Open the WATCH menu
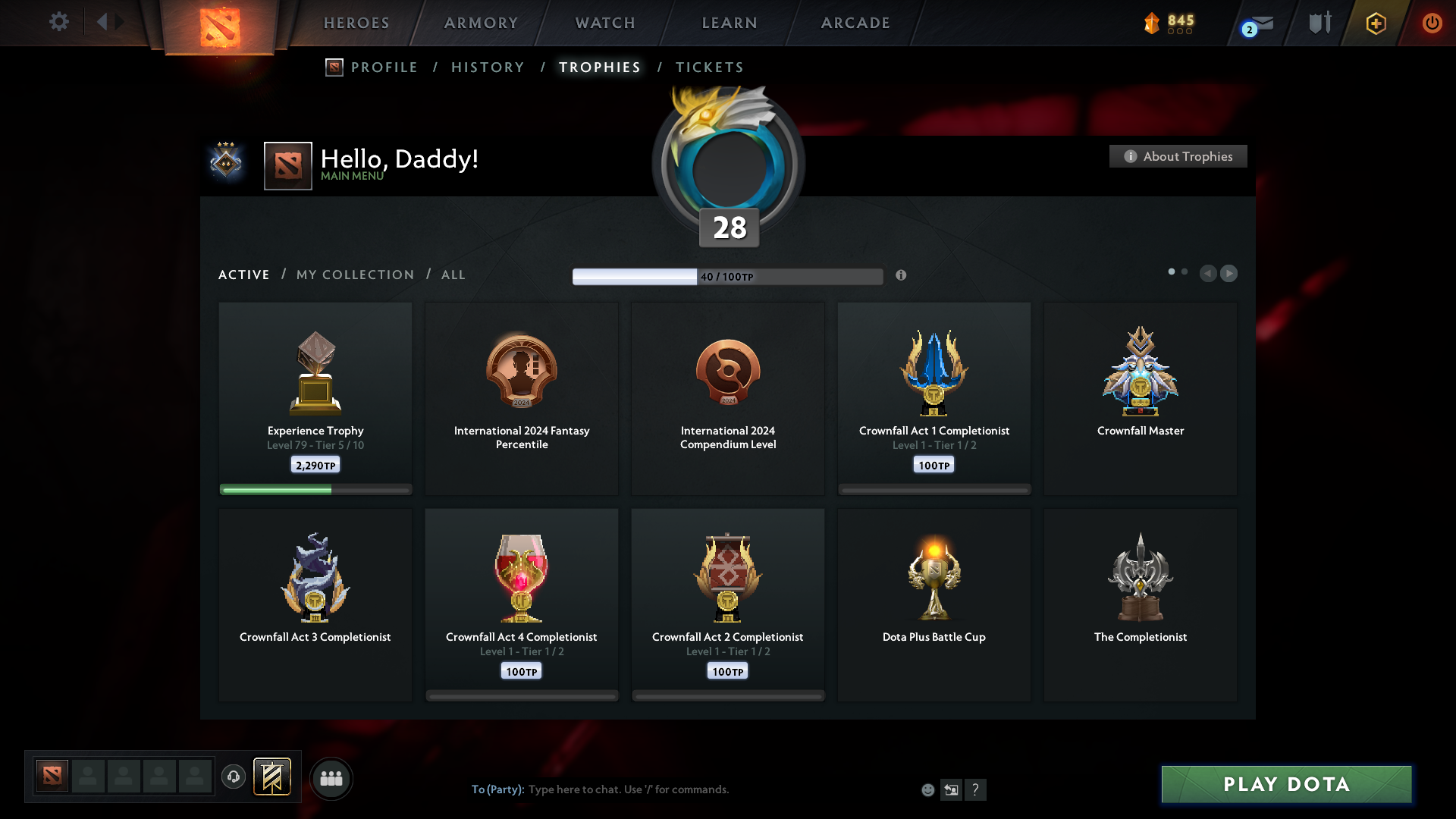Screen dimensions: 1456x819 tap(604, 23)
